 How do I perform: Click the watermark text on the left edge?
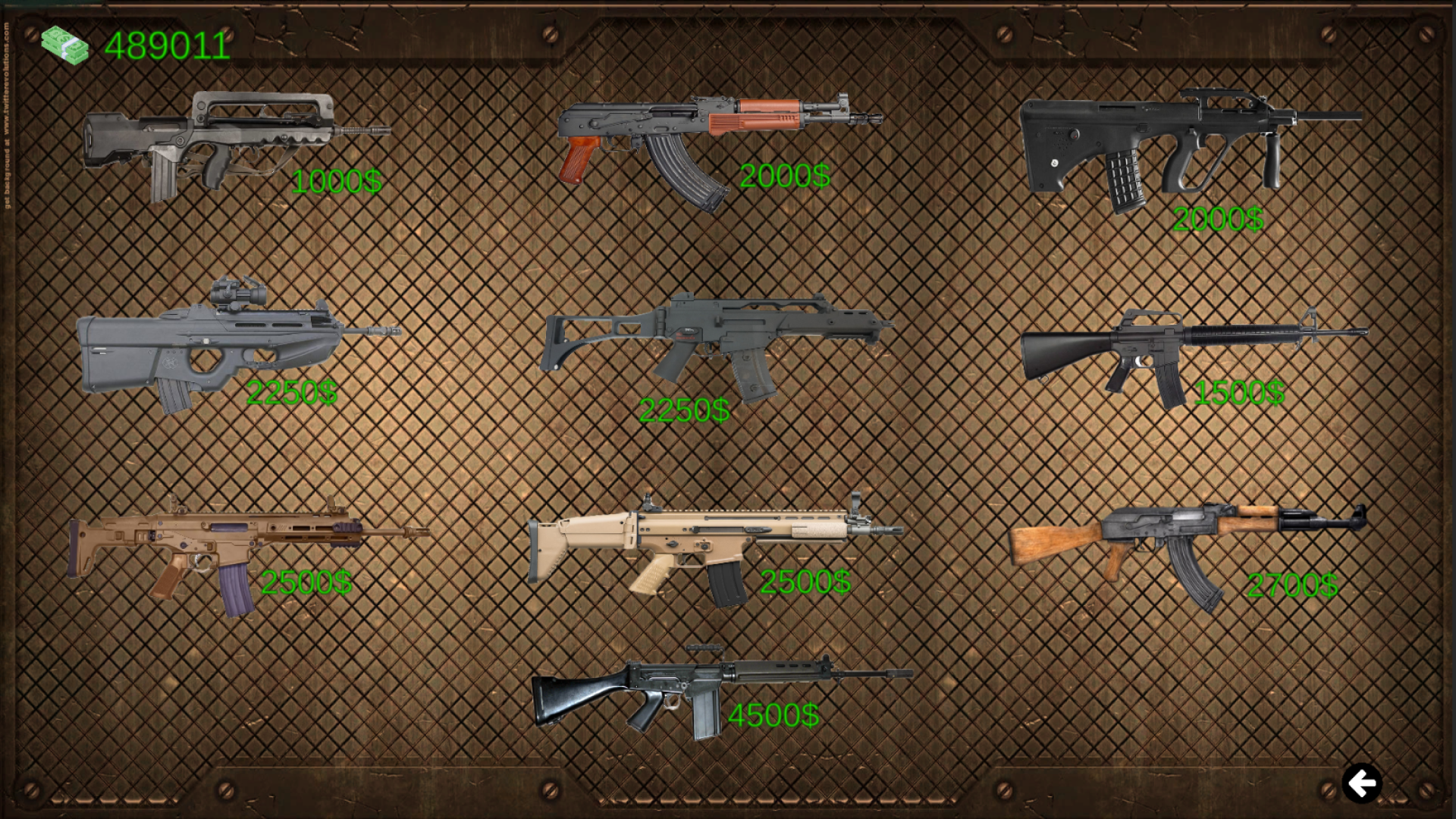tap(8, 99)
